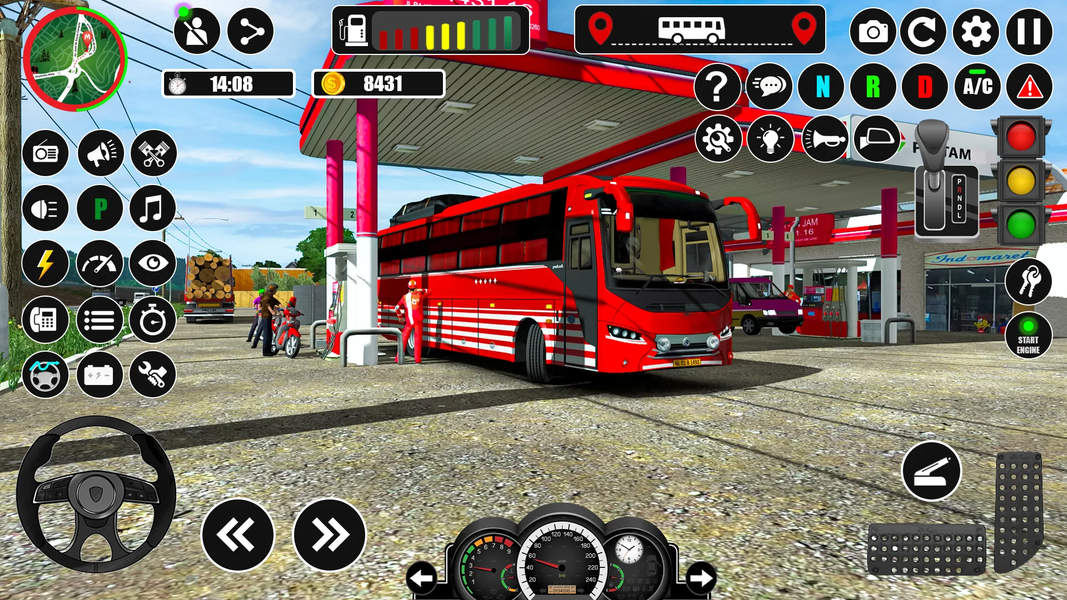Engage Drive with the D button
Image resolution: width=1067 pixels, height=600 pixels.
(x=925, y=88)
